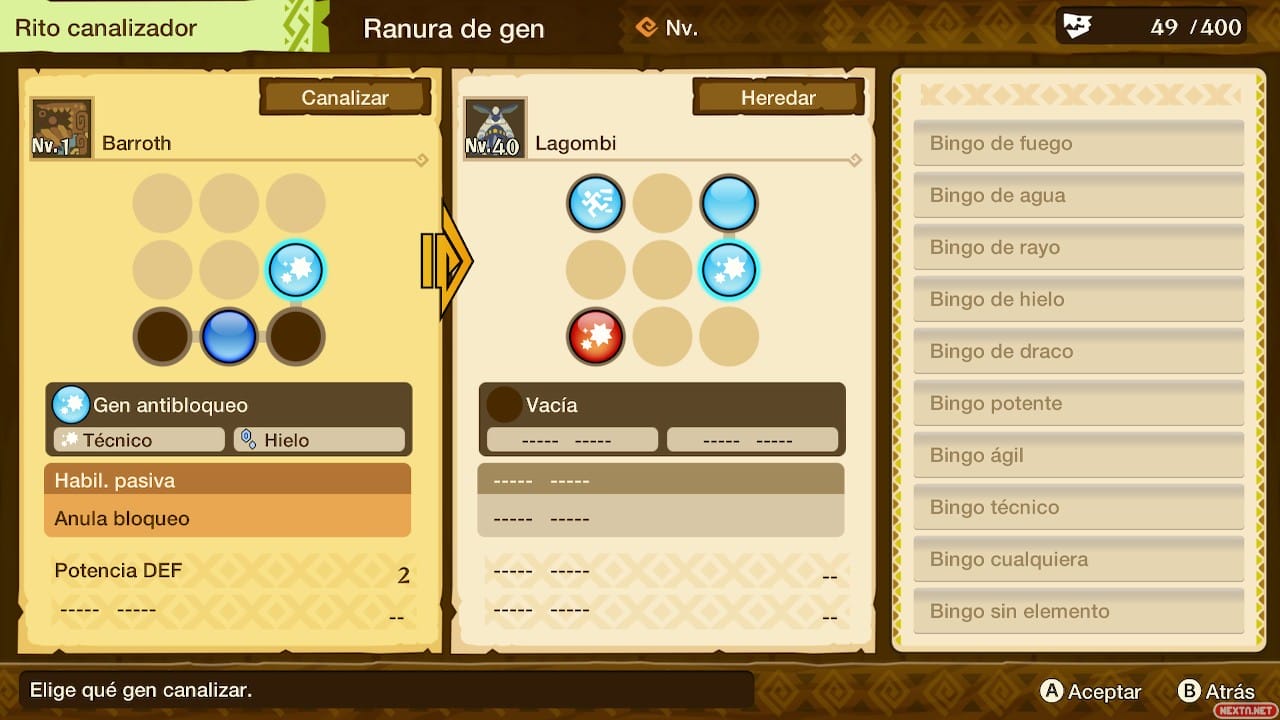The image size is (1280, 720).
Task: Select Bingo de rayo
Action: (x=1078, y=247)
